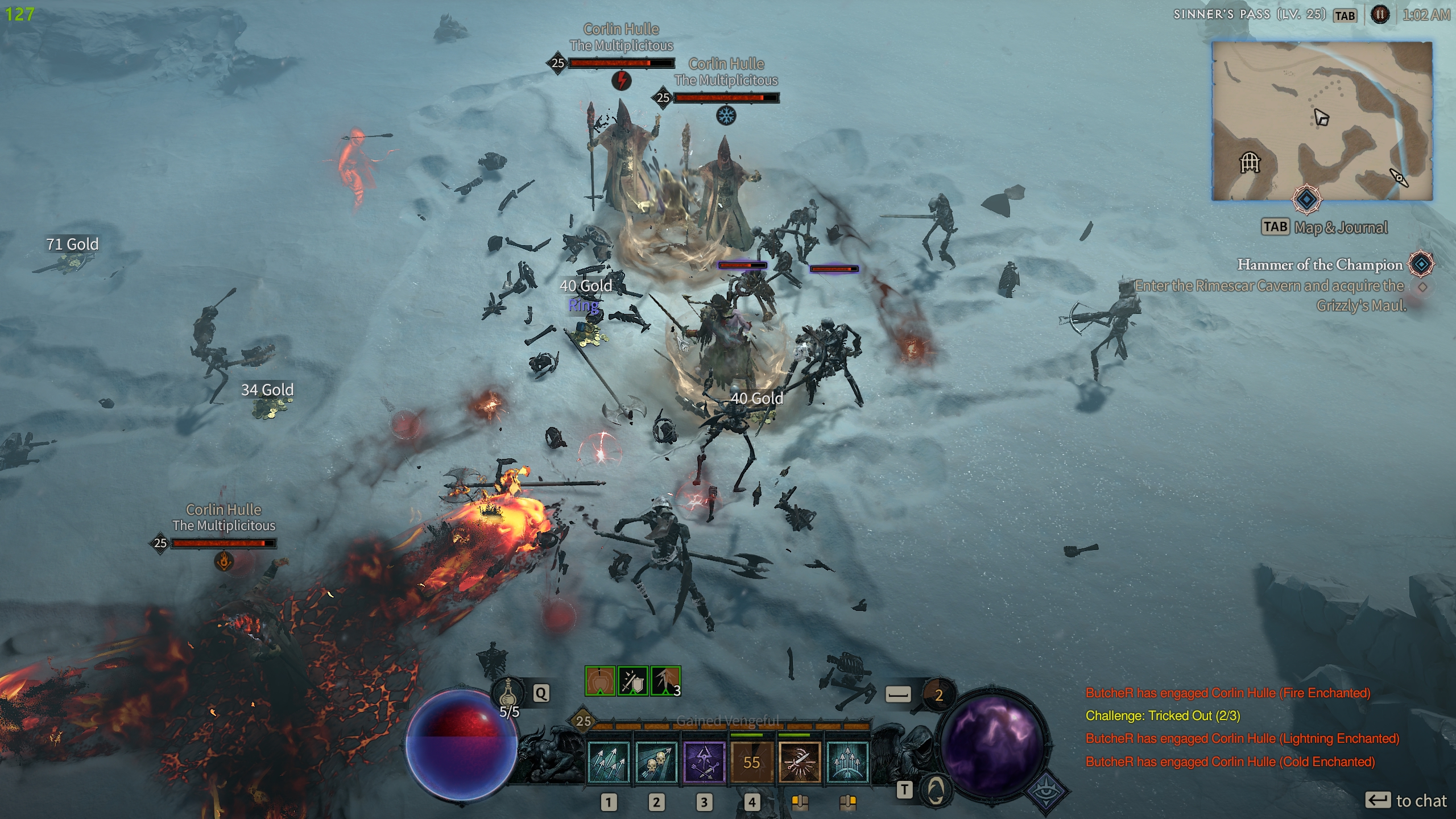Screen dimensions: 1456x819
Task: Activate the multi-arrow volley skill in slot 1
Action: click(x=608, y=762)
